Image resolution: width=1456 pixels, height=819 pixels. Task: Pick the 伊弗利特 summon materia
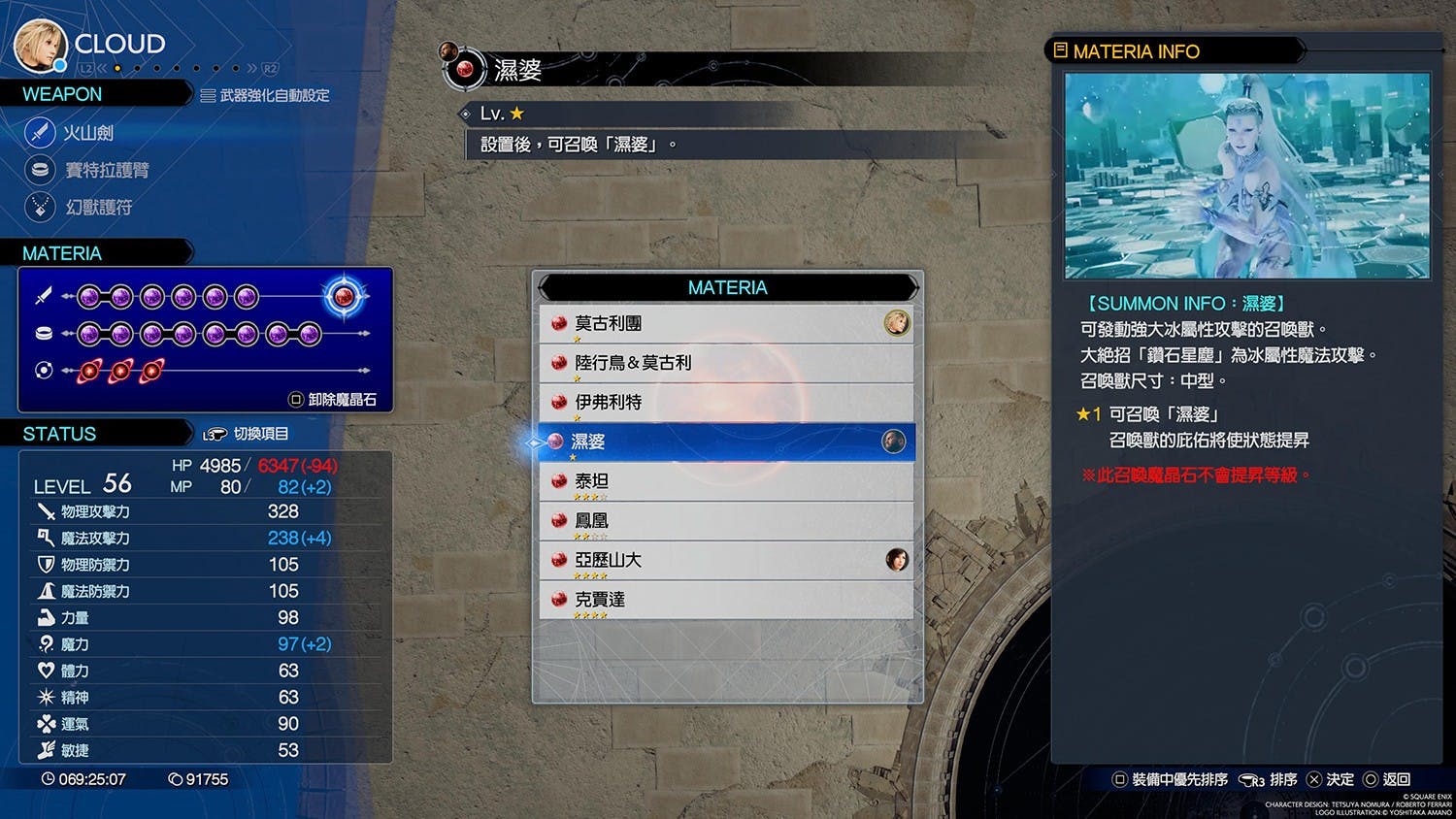click(726, 403)
